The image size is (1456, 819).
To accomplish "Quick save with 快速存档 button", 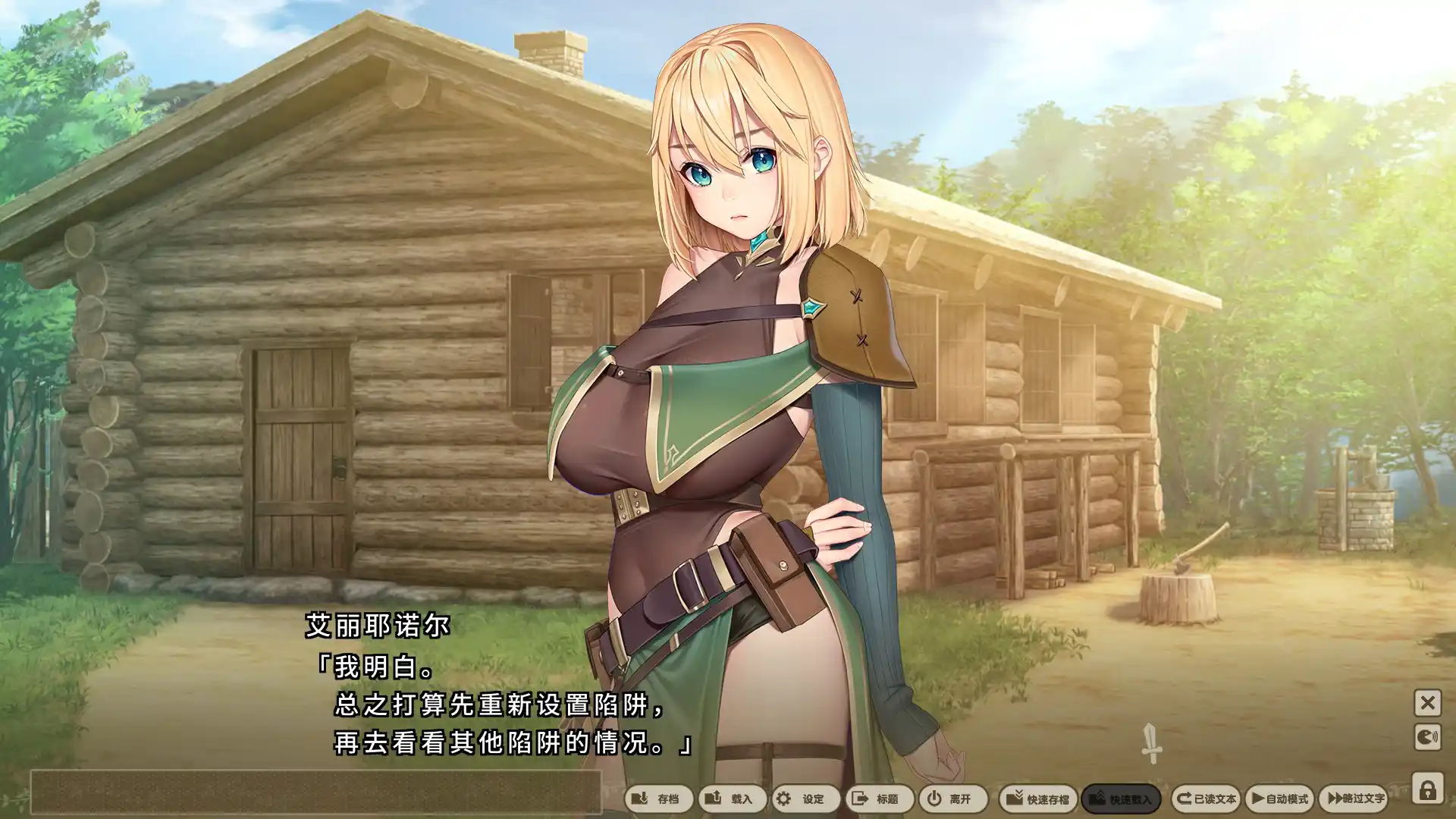I will pos(1037,799).
